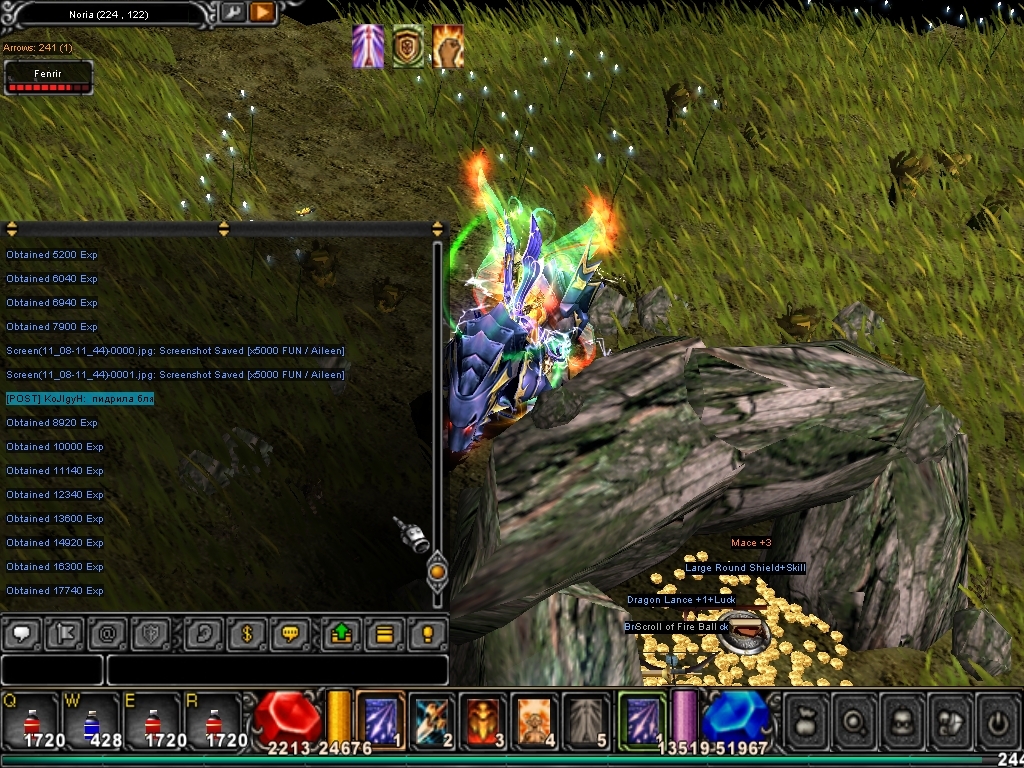Use the blue mana potion in slot W
The width and height of the screenshot is (1024, 768).
coord(92,718)
